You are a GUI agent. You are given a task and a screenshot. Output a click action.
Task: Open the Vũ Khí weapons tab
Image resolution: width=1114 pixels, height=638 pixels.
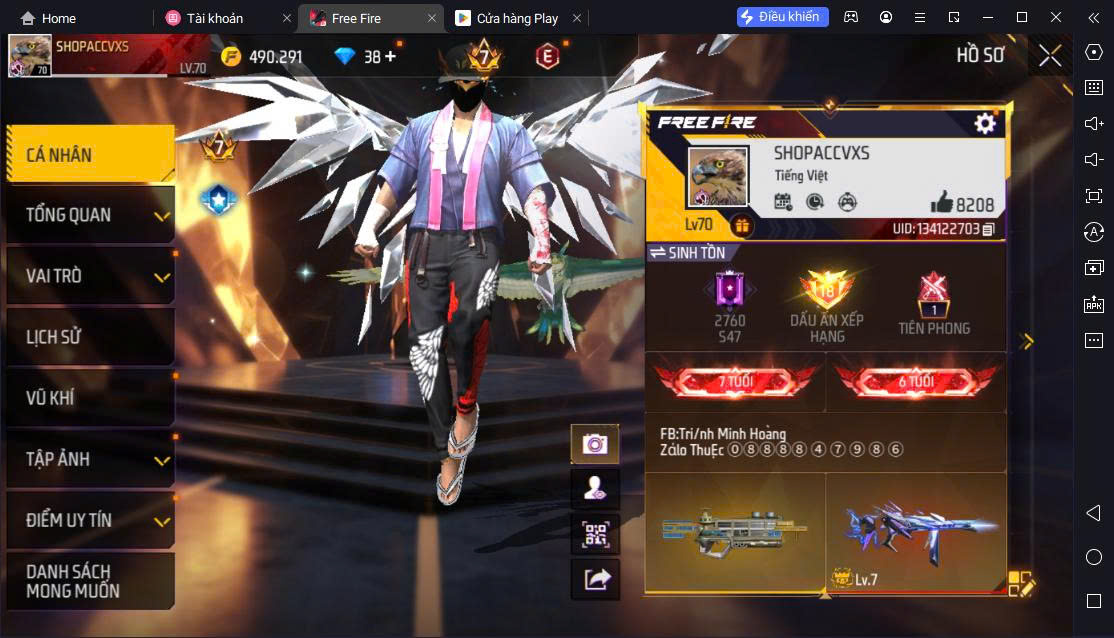(x=90, y=398)
